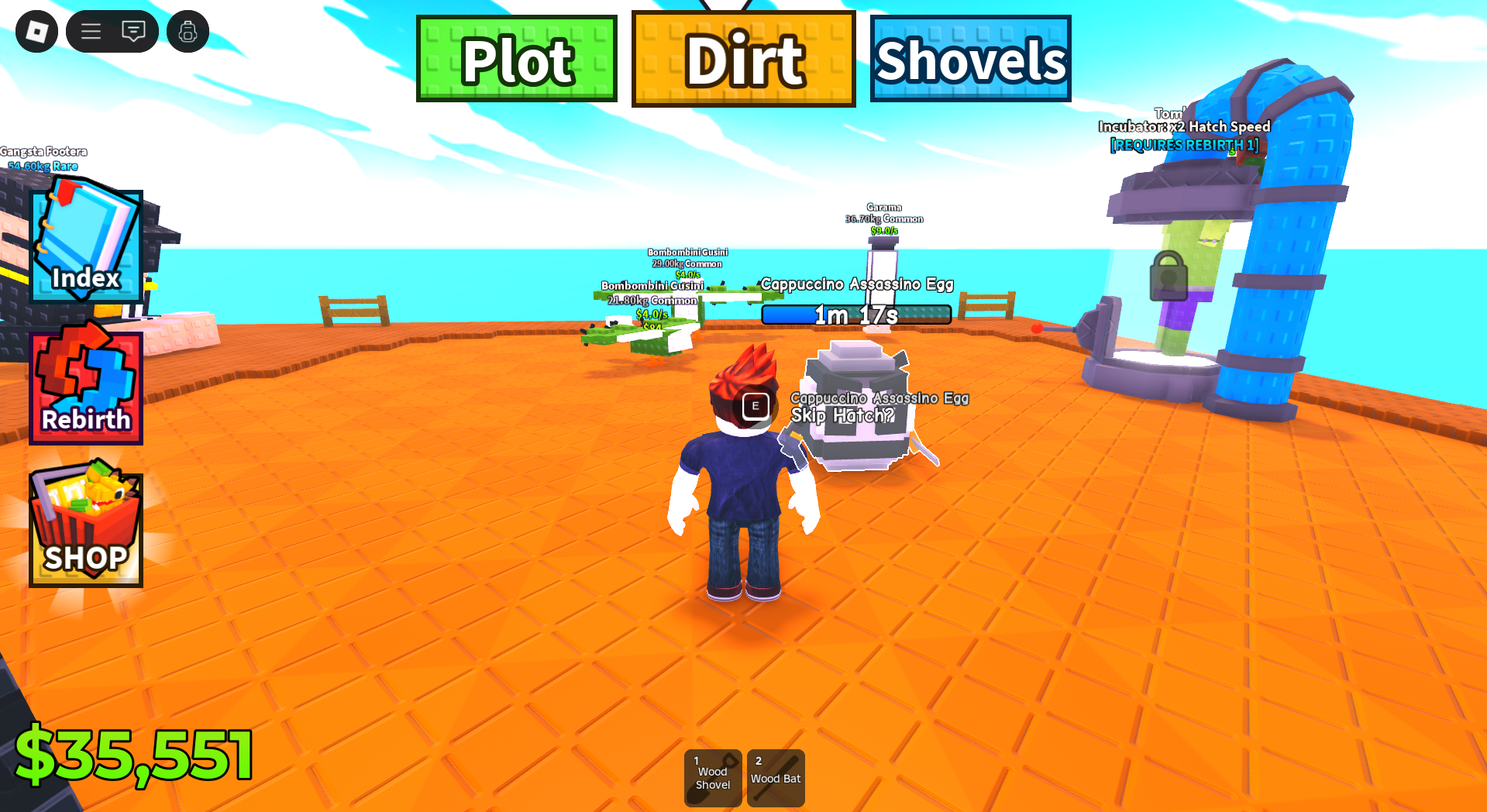Open the Dirt tab
Viewport: 1487px width, 812px height.
pyautogui.click(x=743, y=58)
